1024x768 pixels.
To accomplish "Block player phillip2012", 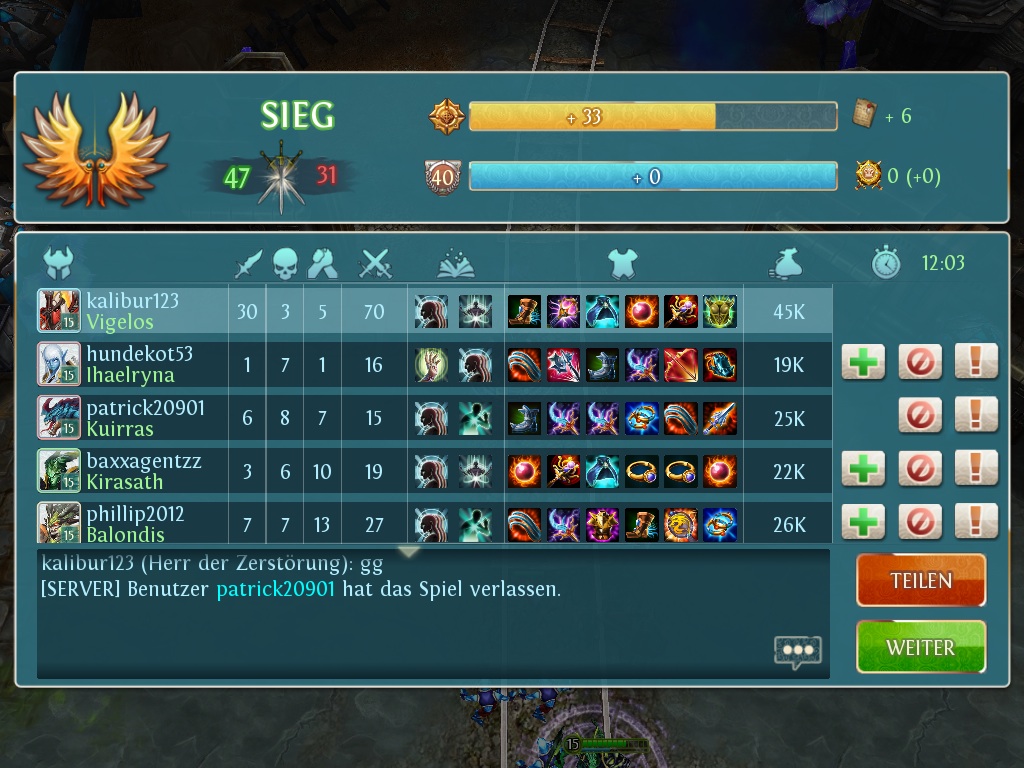I will [920, 522].
